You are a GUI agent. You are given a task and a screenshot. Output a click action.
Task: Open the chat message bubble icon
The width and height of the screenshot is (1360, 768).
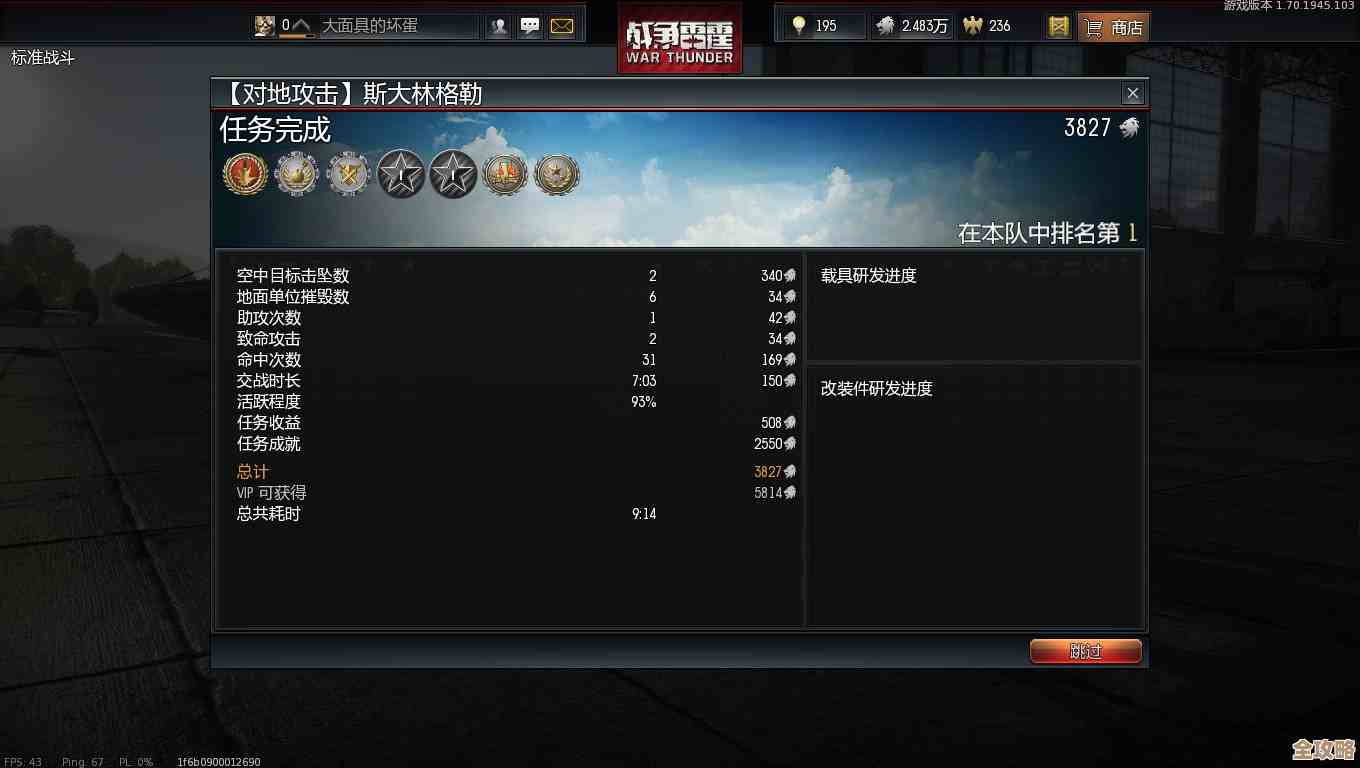coord(529,26)
